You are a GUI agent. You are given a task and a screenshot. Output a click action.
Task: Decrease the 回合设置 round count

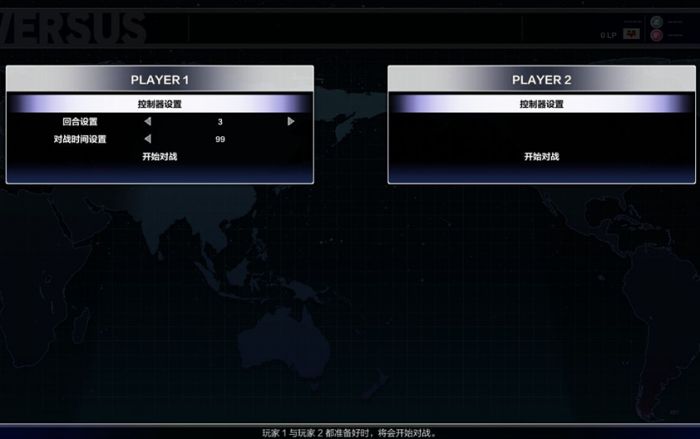148,121
